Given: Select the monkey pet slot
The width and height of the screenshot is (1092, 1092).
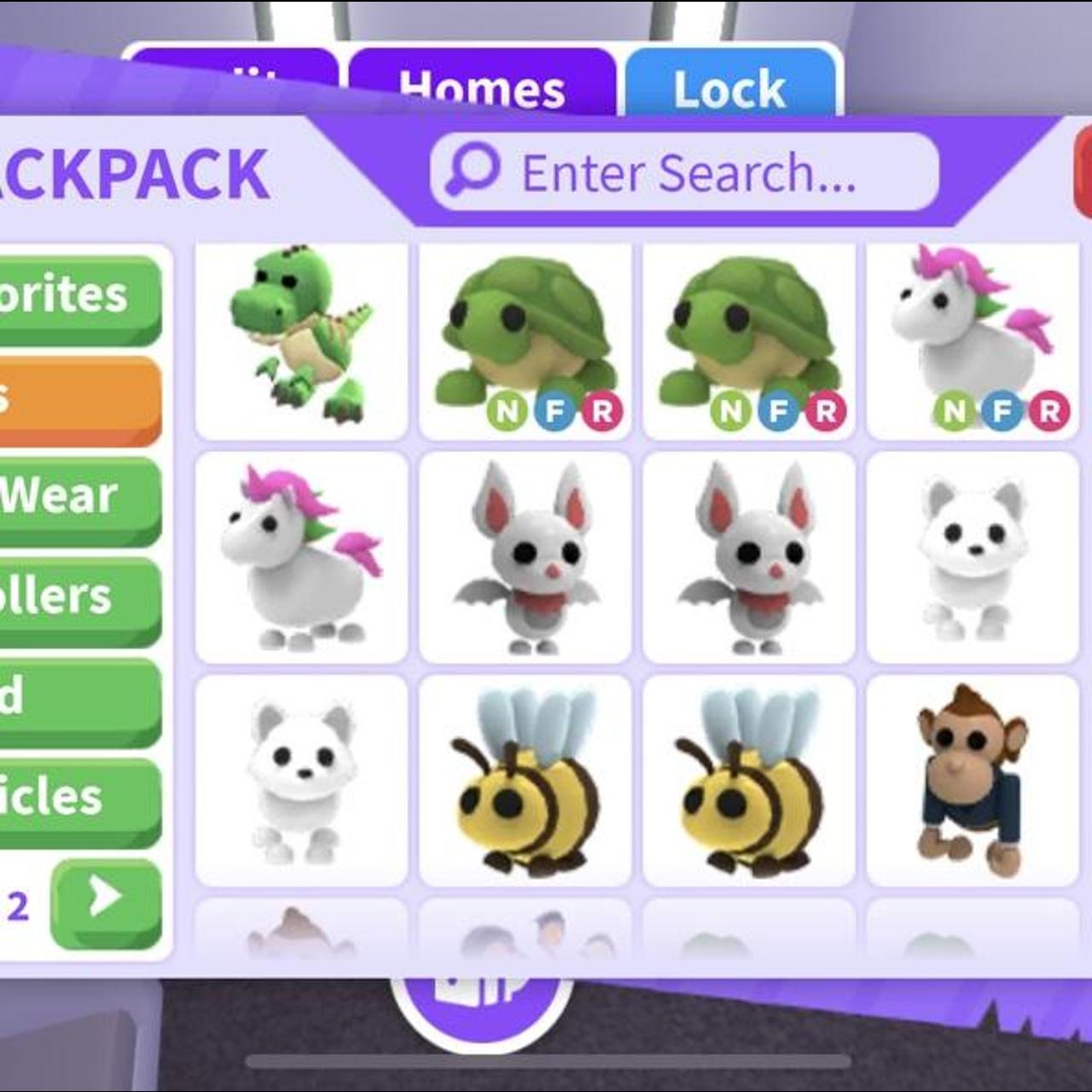Looking at the screenshot, I should tap(973, 781).
